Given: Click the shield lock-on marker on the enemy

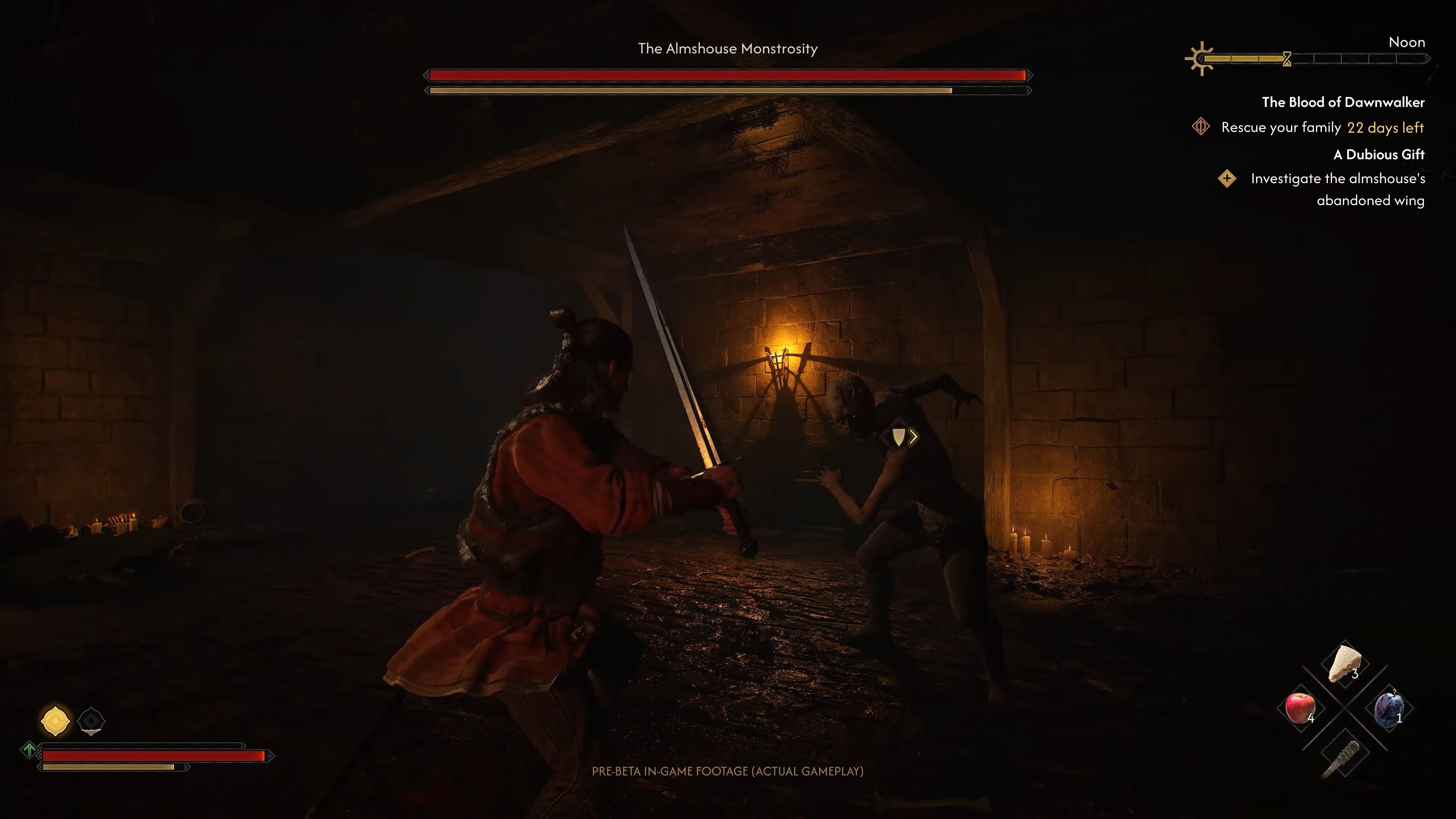Looking at the screenshot, I should [x=899, y=436].
